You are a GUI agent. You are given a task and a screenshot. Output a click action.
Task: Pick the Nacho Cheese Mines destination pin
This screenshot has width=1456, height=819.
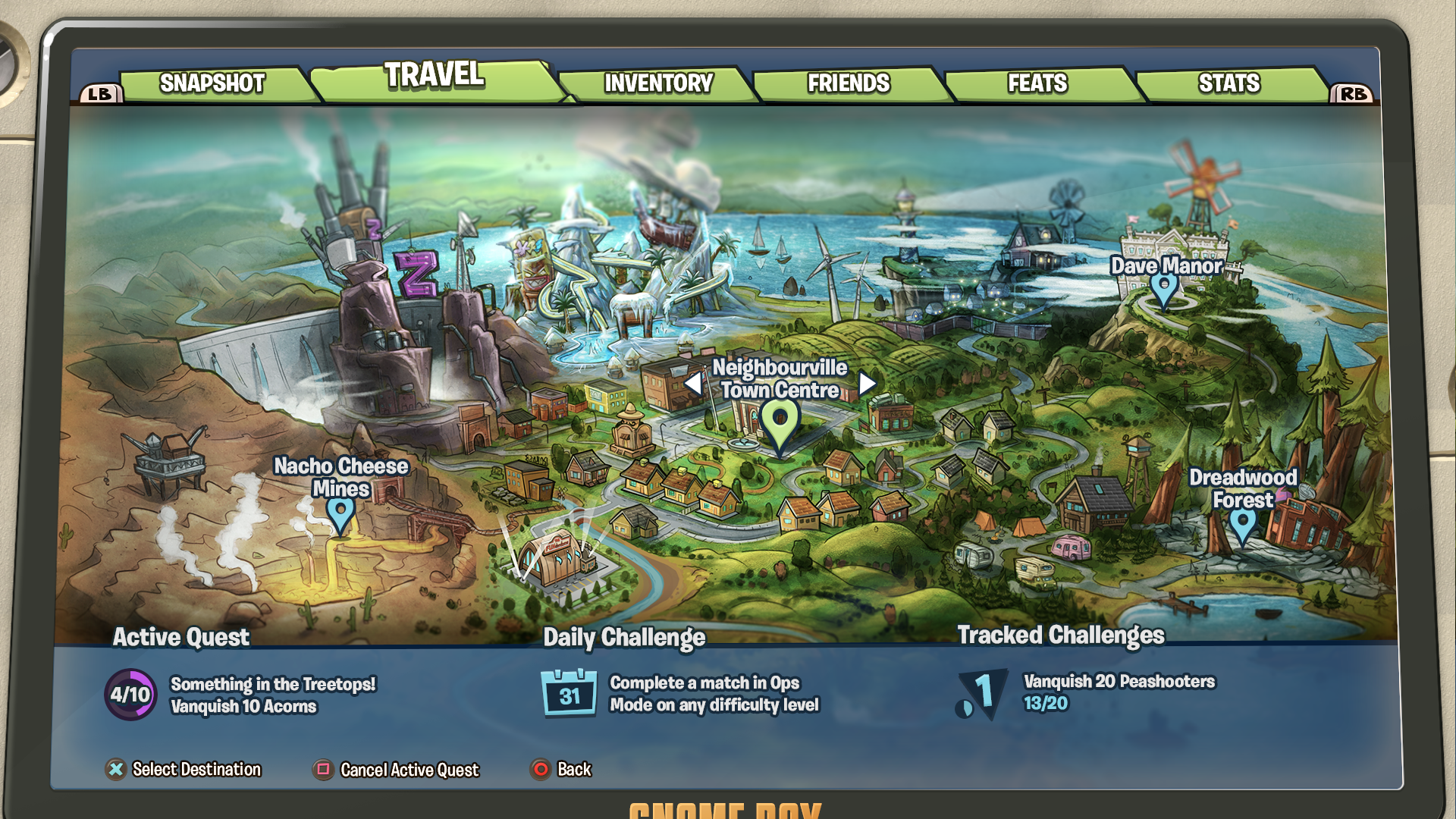pos(340,513)
